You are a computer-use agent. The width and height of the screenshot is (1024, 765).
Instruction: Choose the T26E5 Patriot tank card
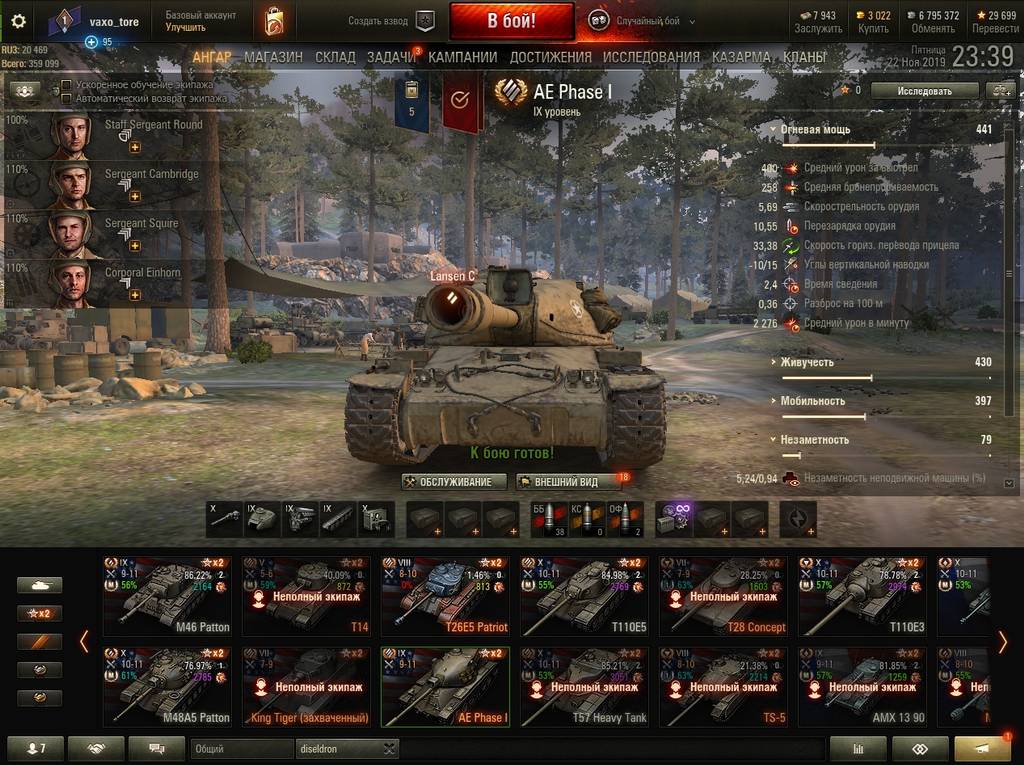[x=445, y=596]
